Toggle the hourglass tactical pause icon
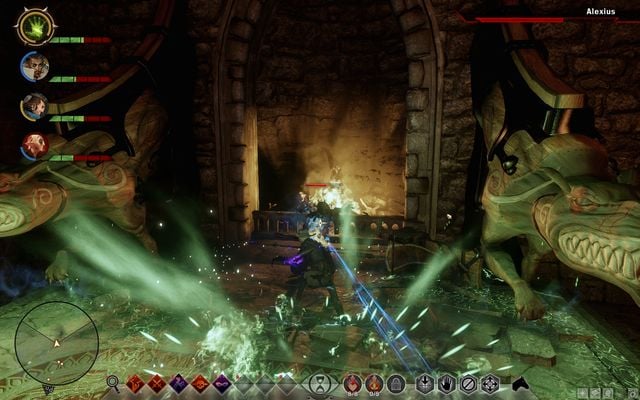 click(x=320, y=383)
